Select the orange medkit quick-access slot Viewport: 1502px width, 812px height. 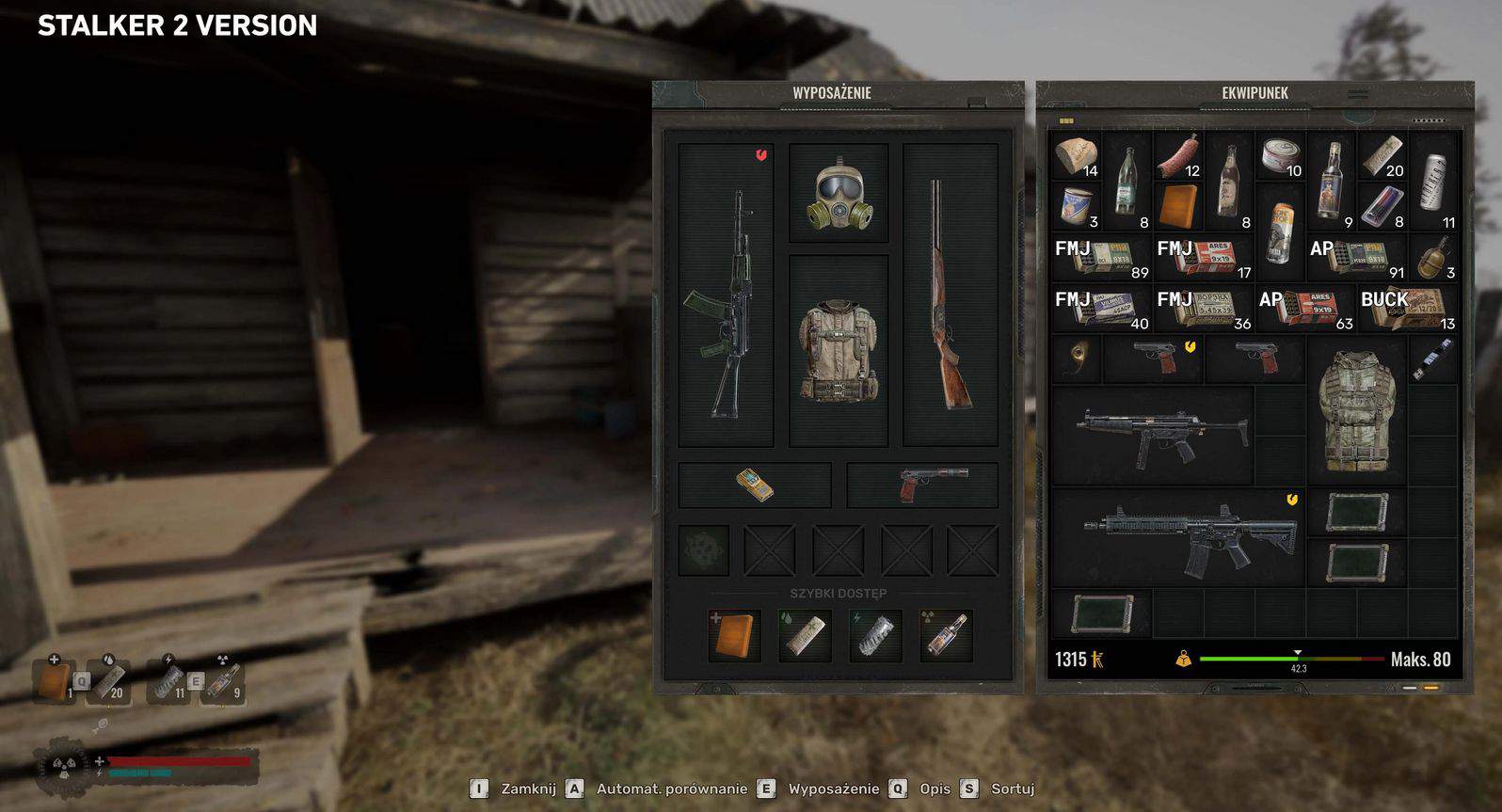[x=734, y=635]
